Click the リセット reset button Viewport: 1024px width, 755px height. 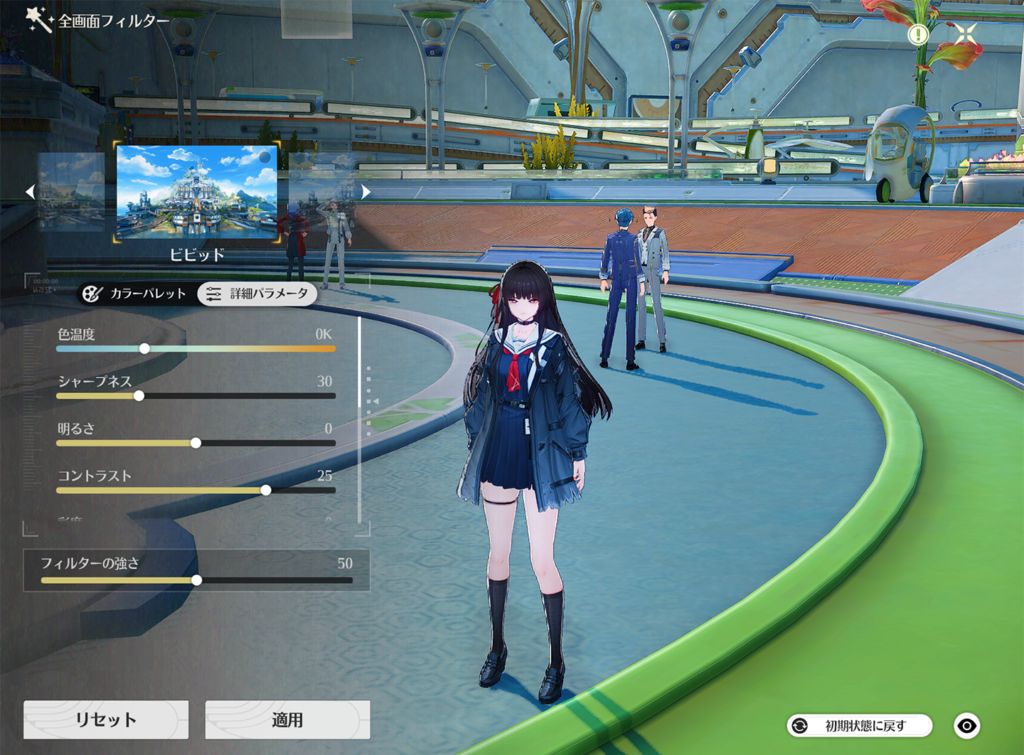(x=106, y=720)
